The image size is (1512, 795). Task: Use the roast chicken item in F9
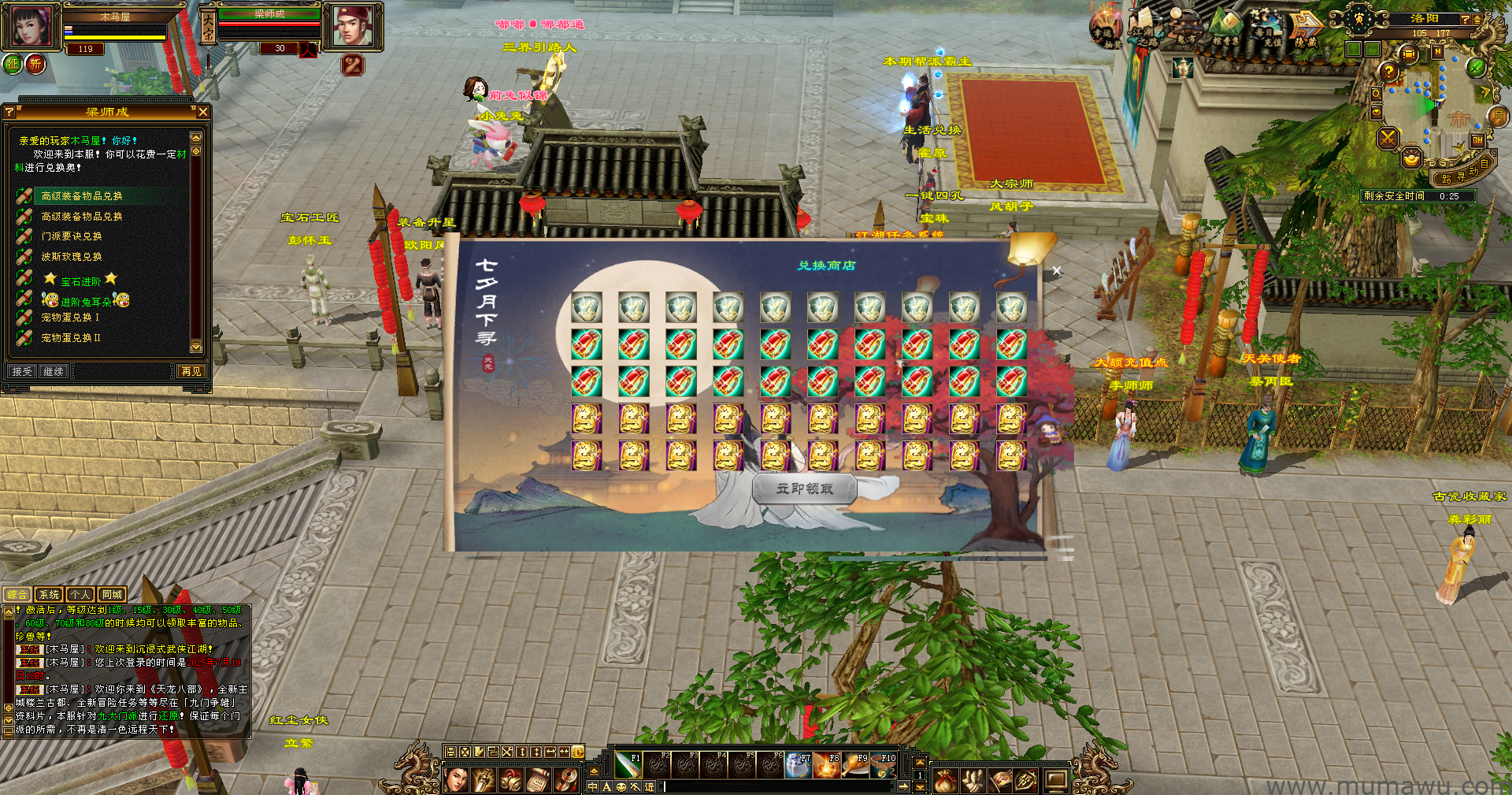click(x=855, y=765)
